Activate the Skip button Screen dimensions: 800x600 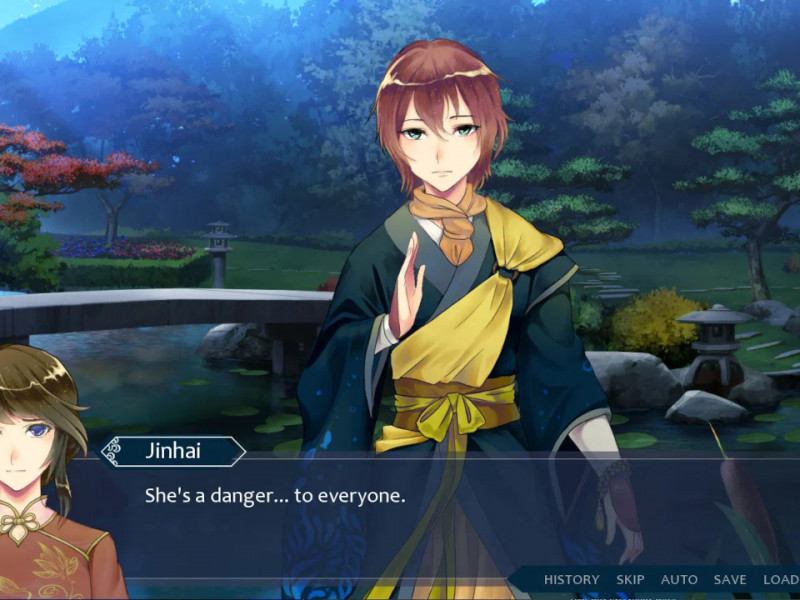click(x=630, y=580)
